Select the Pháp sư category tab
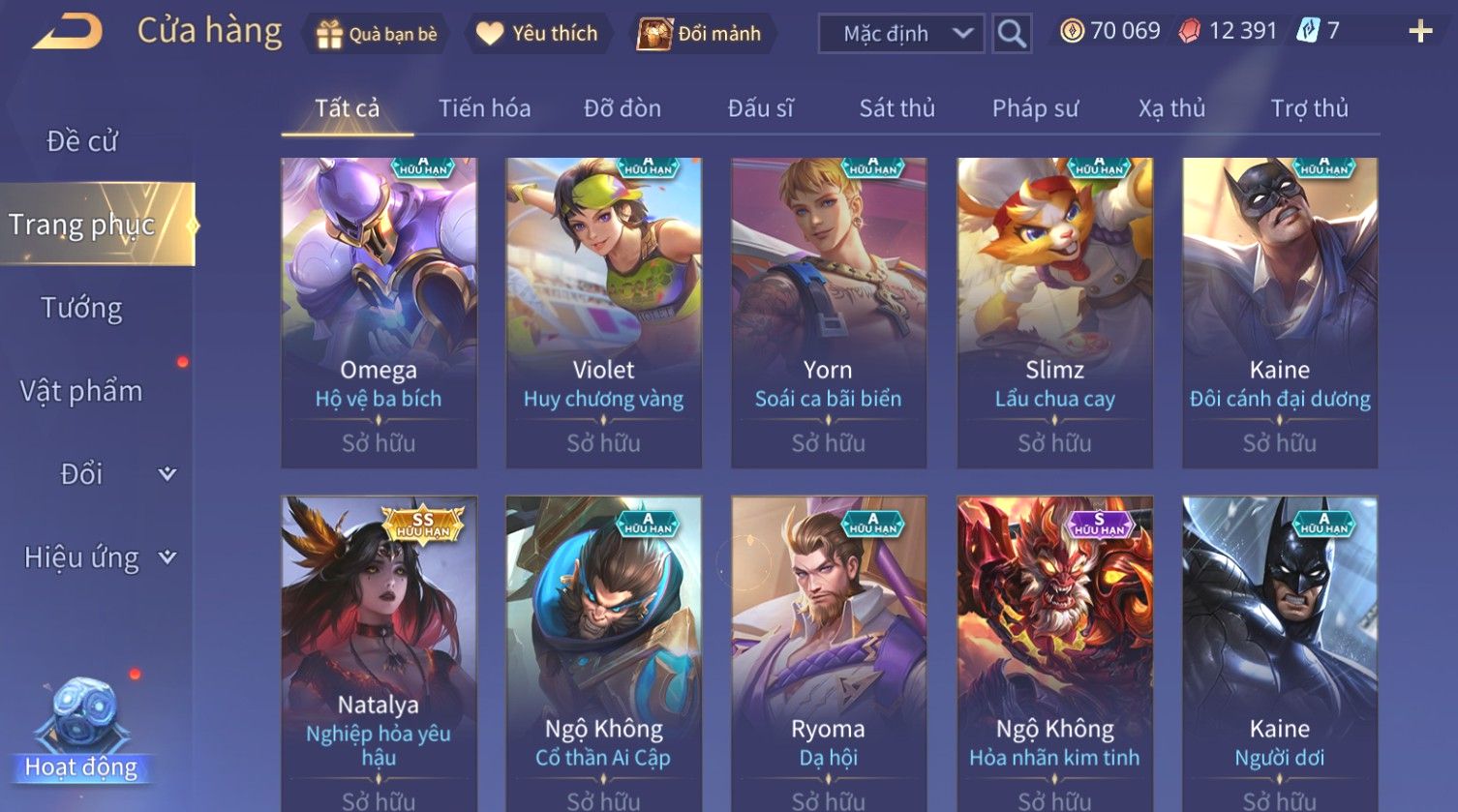1458x812 pixels. point(1035,108)
